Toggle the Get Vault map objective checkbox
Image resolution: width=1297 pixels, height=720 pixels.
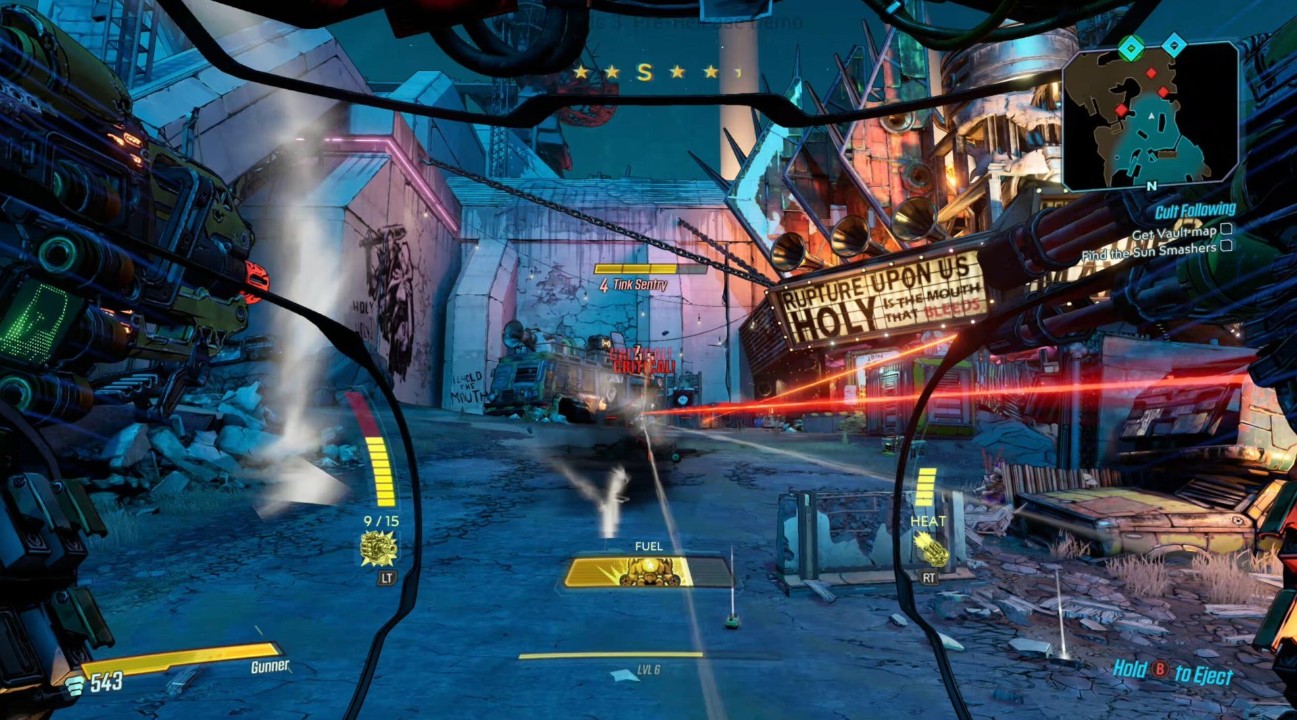pyautogui.click(x=1226, y=230)
